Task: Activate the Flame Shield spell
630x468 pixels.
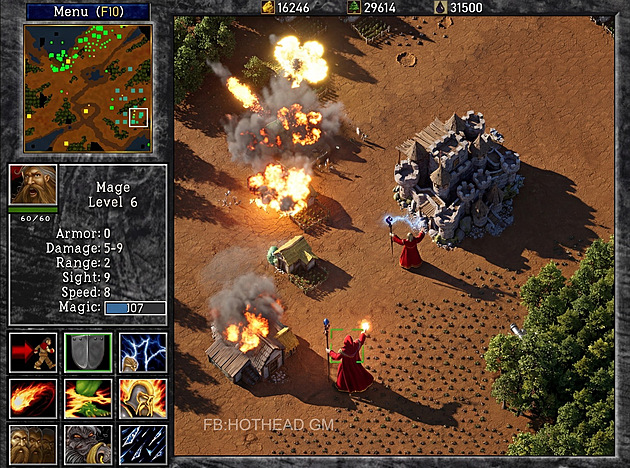Action: point(143,398)
